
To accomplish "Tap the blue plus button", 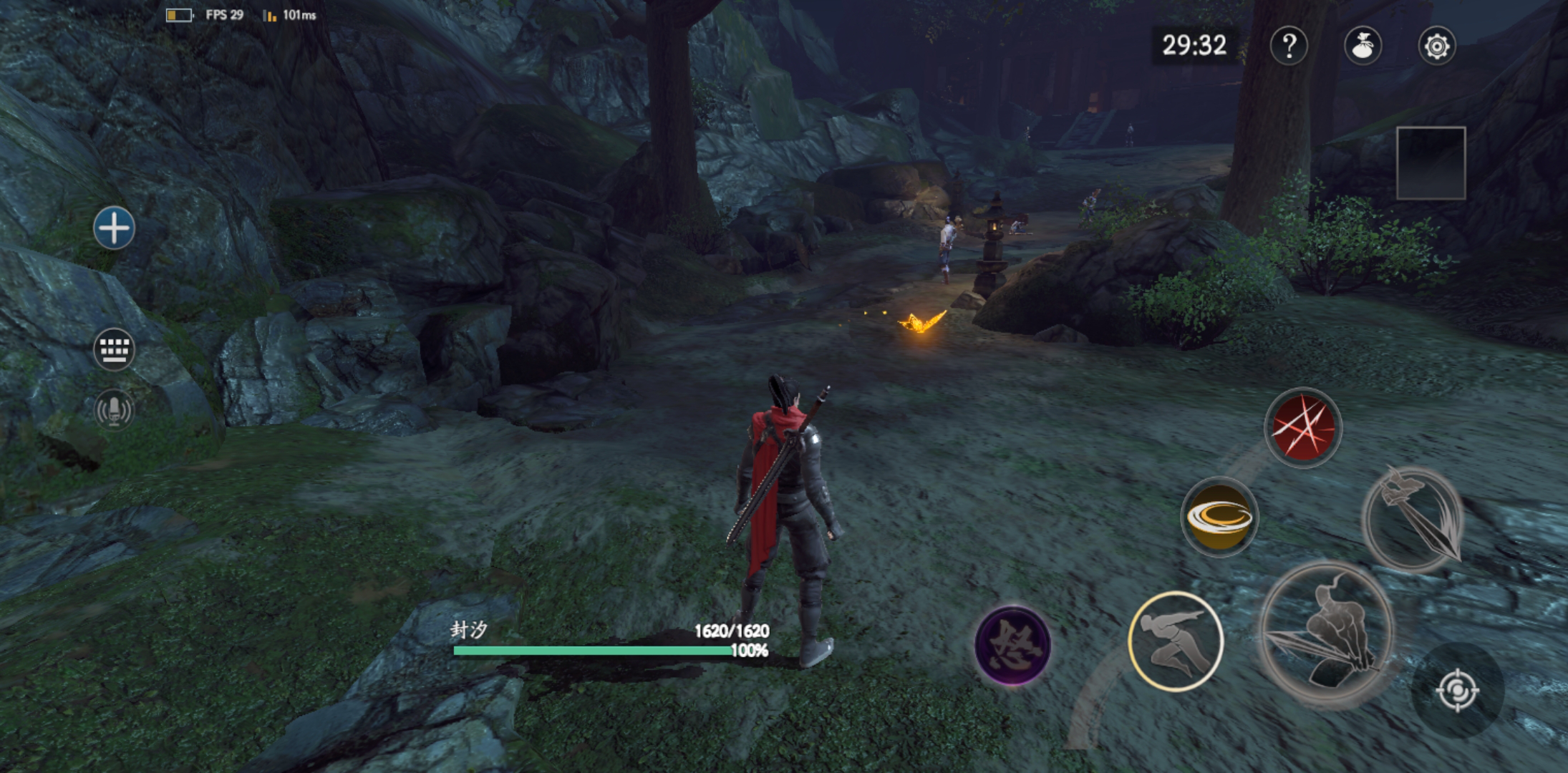I will pos(114,229).
